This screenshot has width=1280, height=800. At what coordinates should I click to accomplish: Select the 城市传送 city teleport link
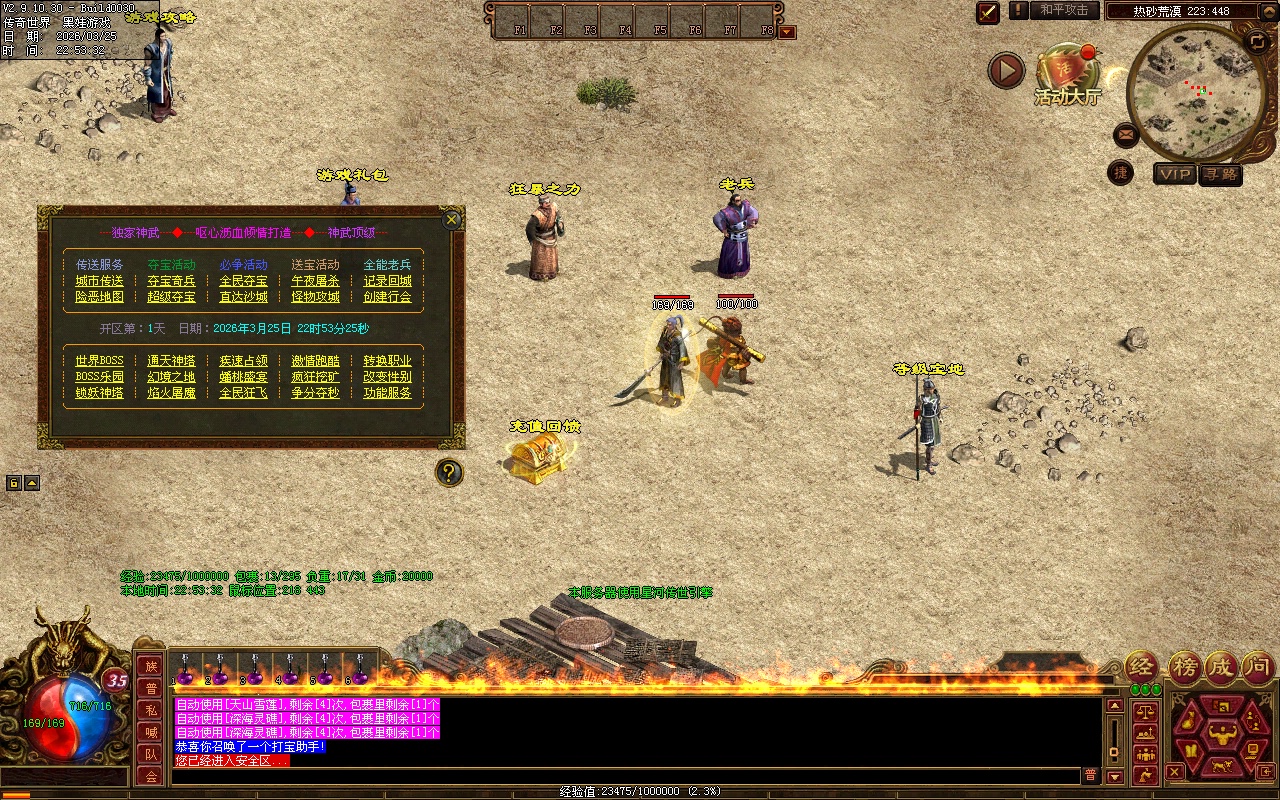pos(100,281)
